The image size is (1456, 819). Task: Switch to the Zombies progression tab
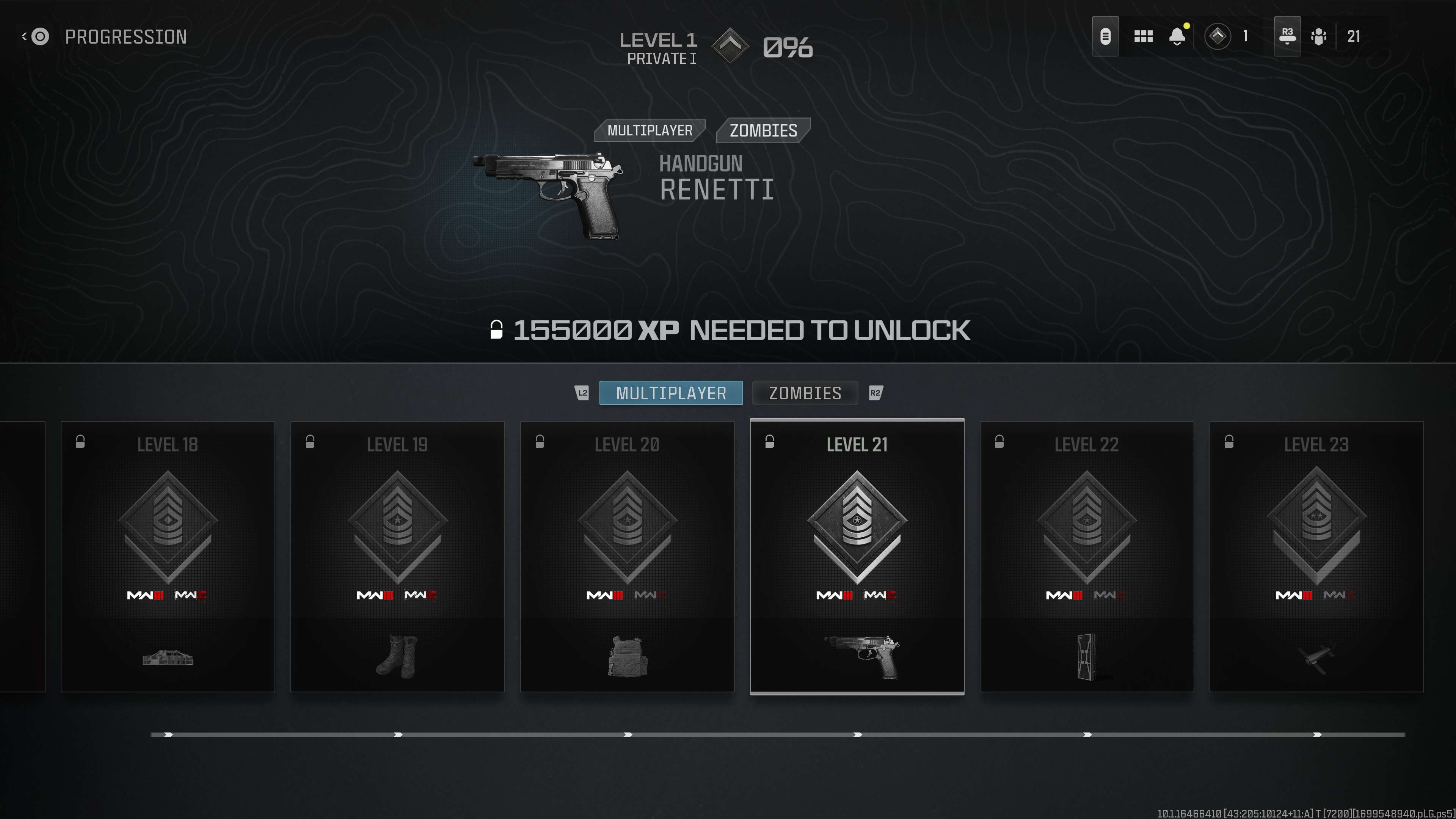(805, 393)
